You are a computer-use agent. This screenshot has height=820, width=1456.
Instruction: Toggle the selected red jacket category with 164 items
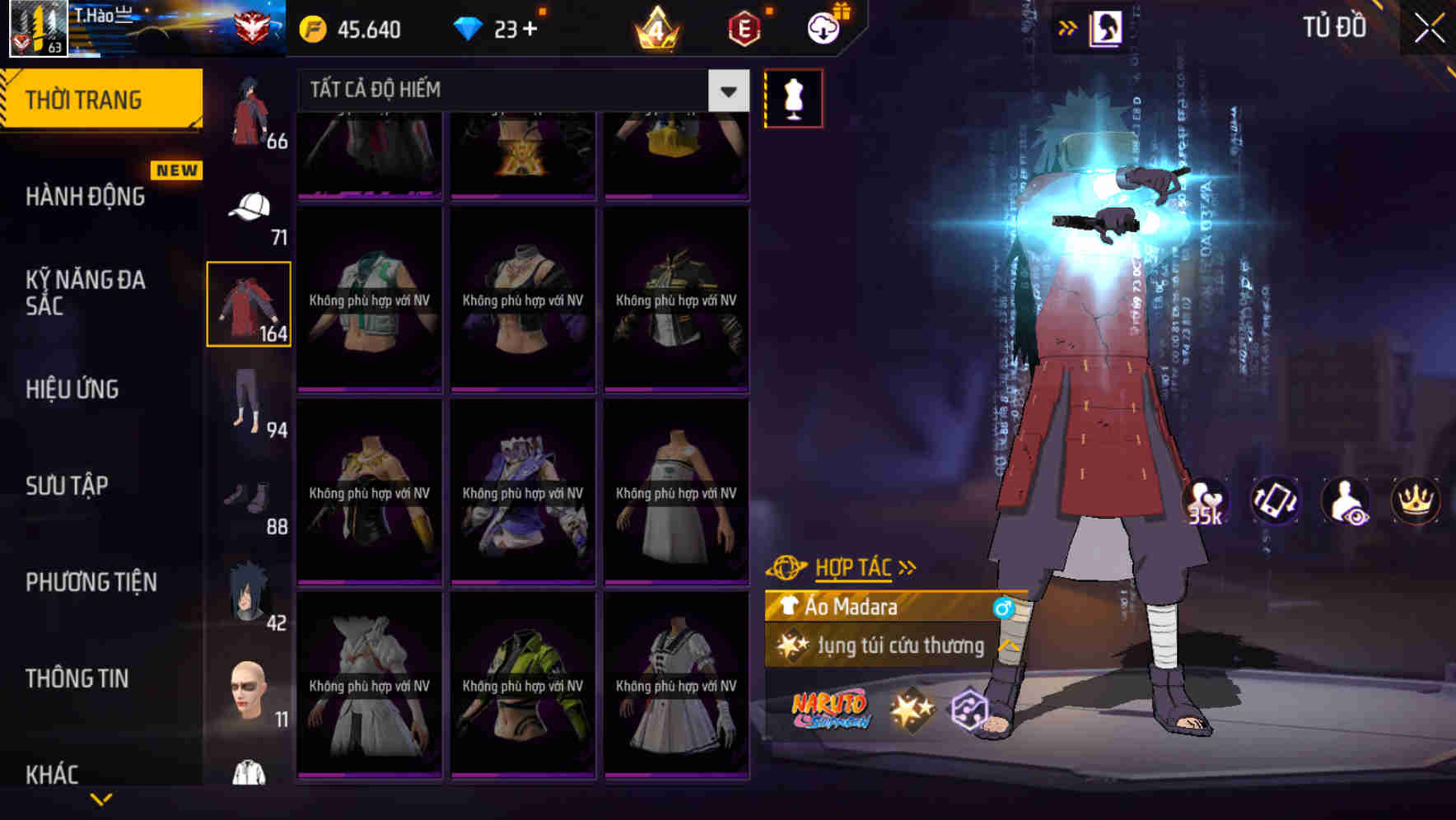[250, 303]
